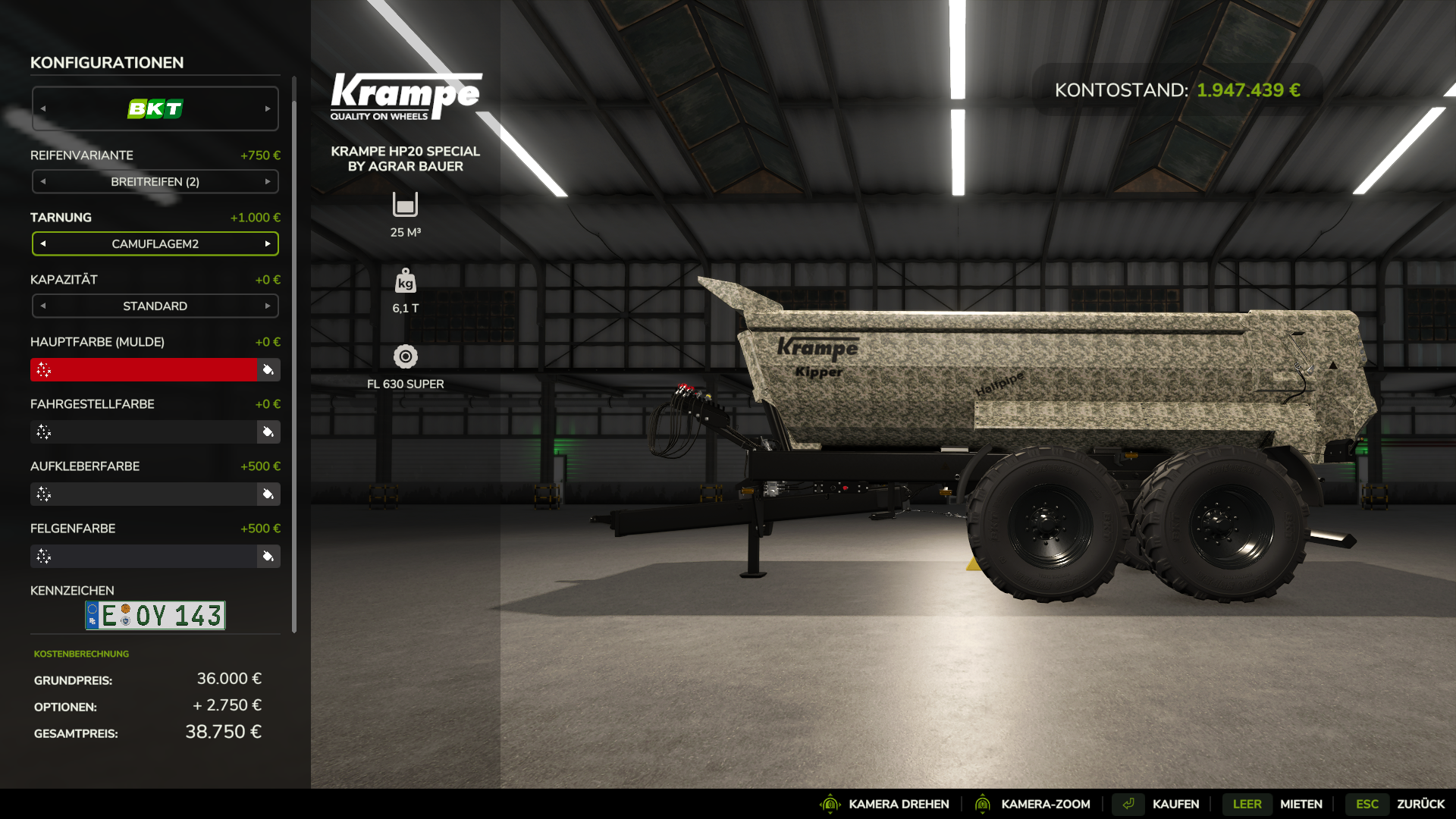Click paint bucket for Hauptfarbe (Mulde)
This screenshot has width=1456, height=819.
268,370
